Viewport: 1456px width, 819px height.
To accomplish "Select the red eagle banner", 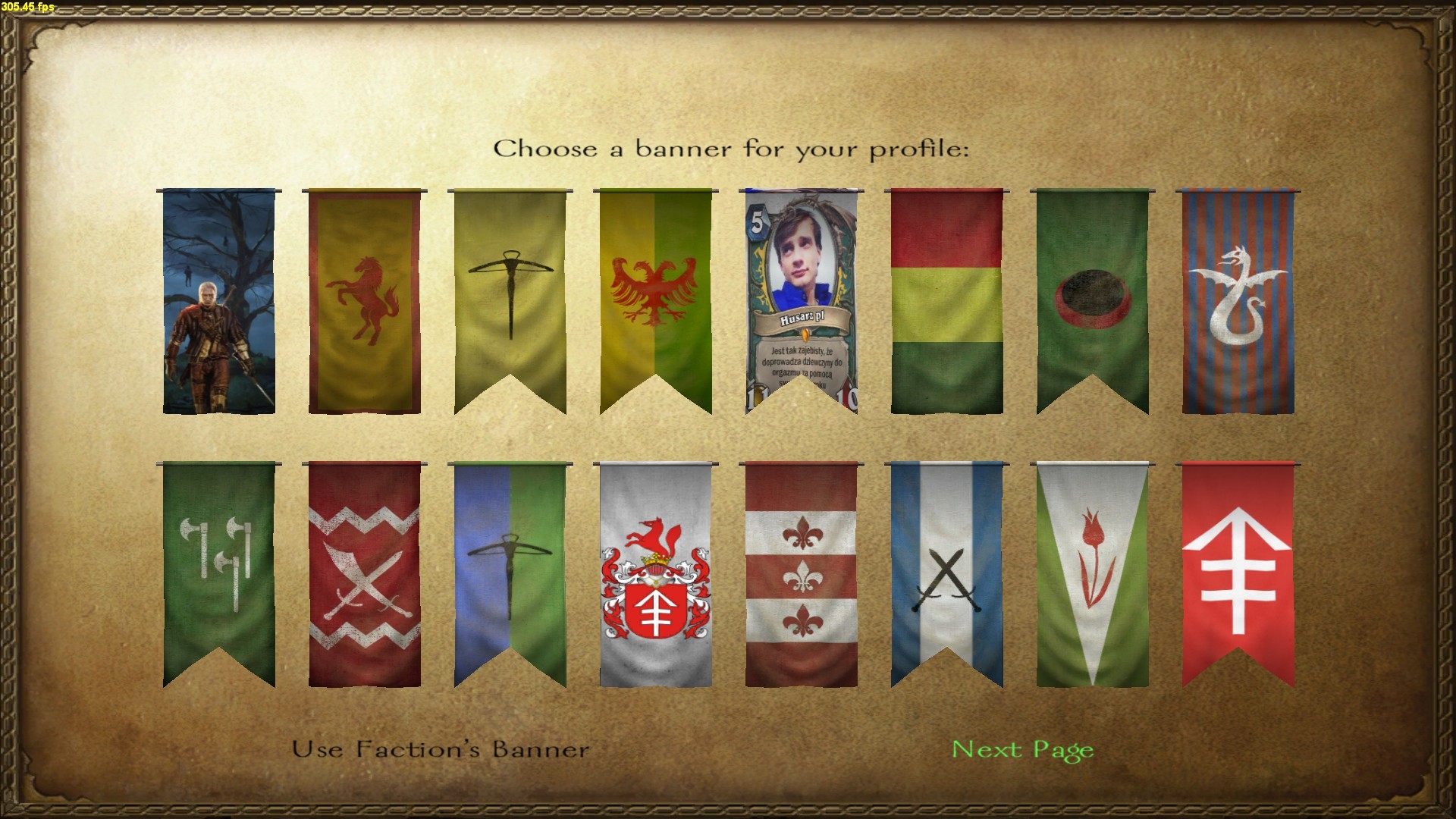I will tap(655, 301).
